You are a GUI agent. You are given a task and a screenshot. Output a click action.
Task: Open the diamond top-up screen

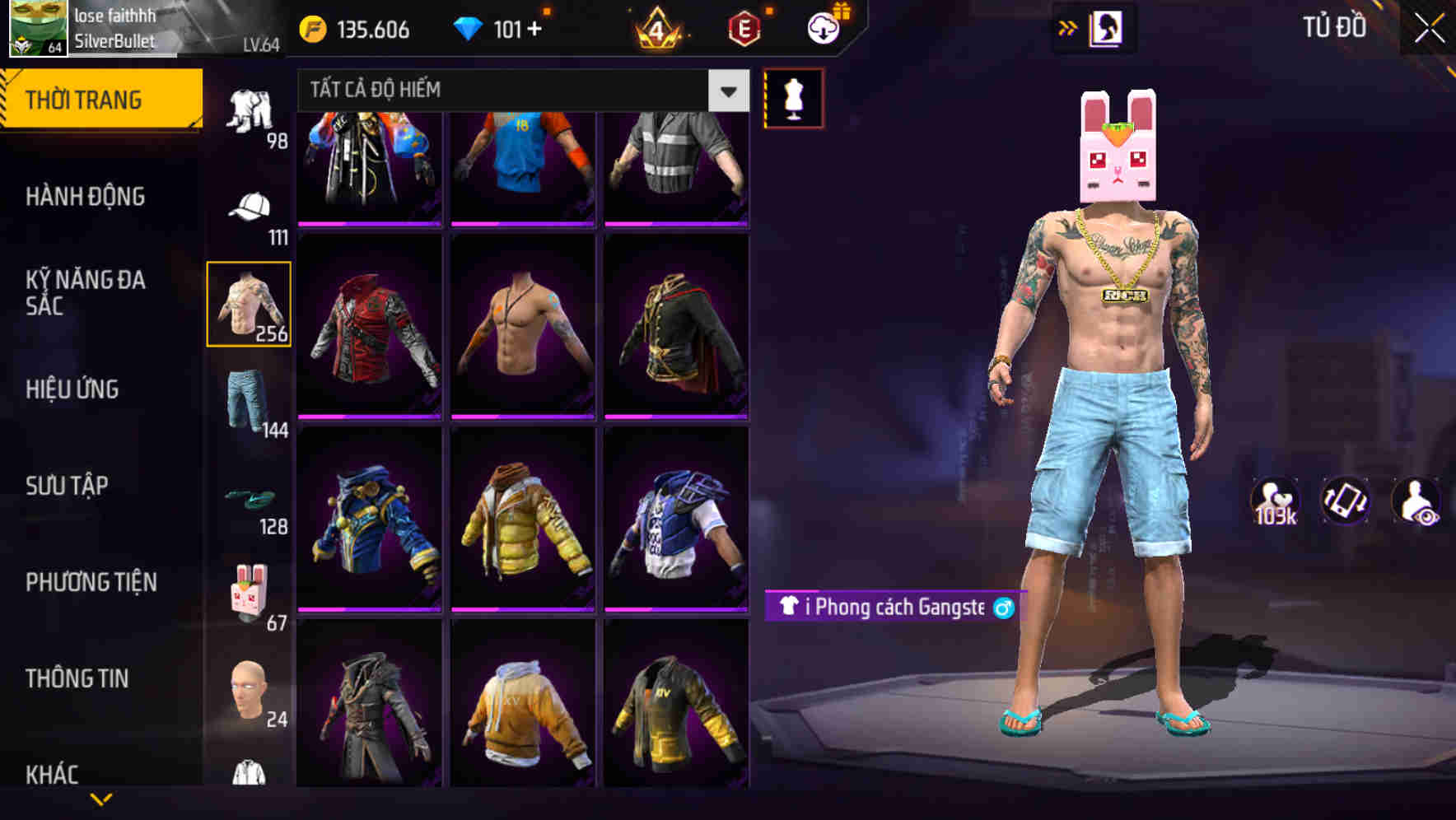pyautogui.click(x=502, y=27)
